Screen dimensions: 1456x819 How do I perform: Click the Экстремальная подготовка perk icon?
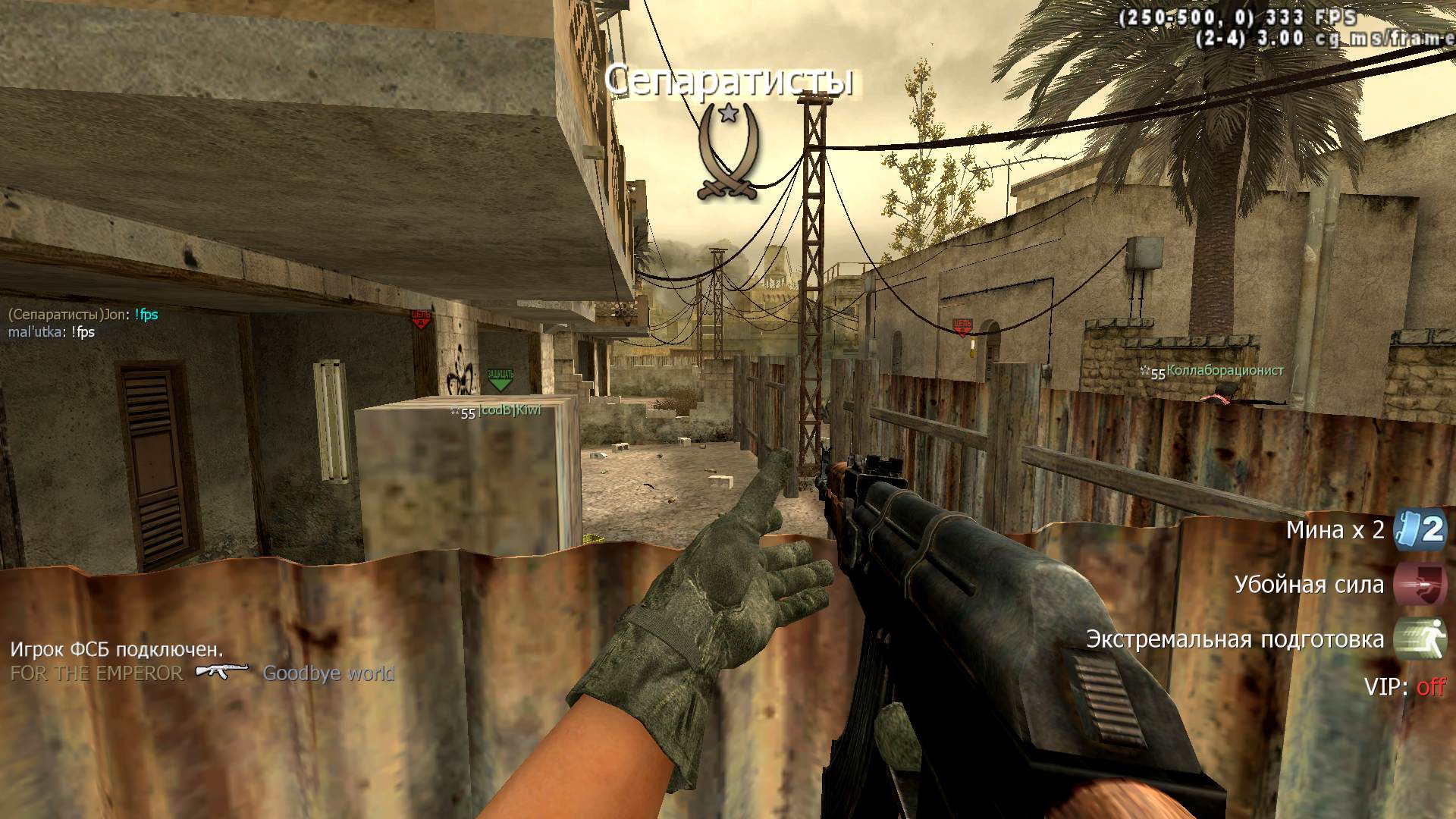point(1420,639)
